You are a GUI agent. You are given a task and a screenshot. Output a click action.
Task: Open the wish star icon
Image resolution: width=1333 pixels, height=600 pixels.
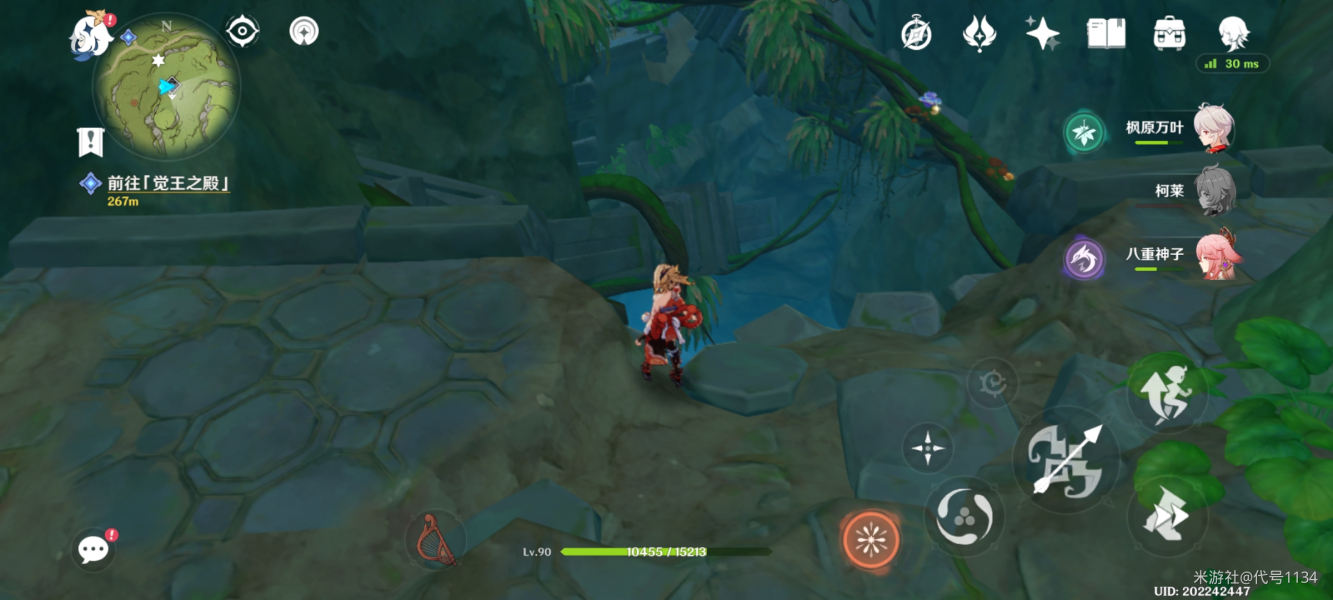point(1042,34)
